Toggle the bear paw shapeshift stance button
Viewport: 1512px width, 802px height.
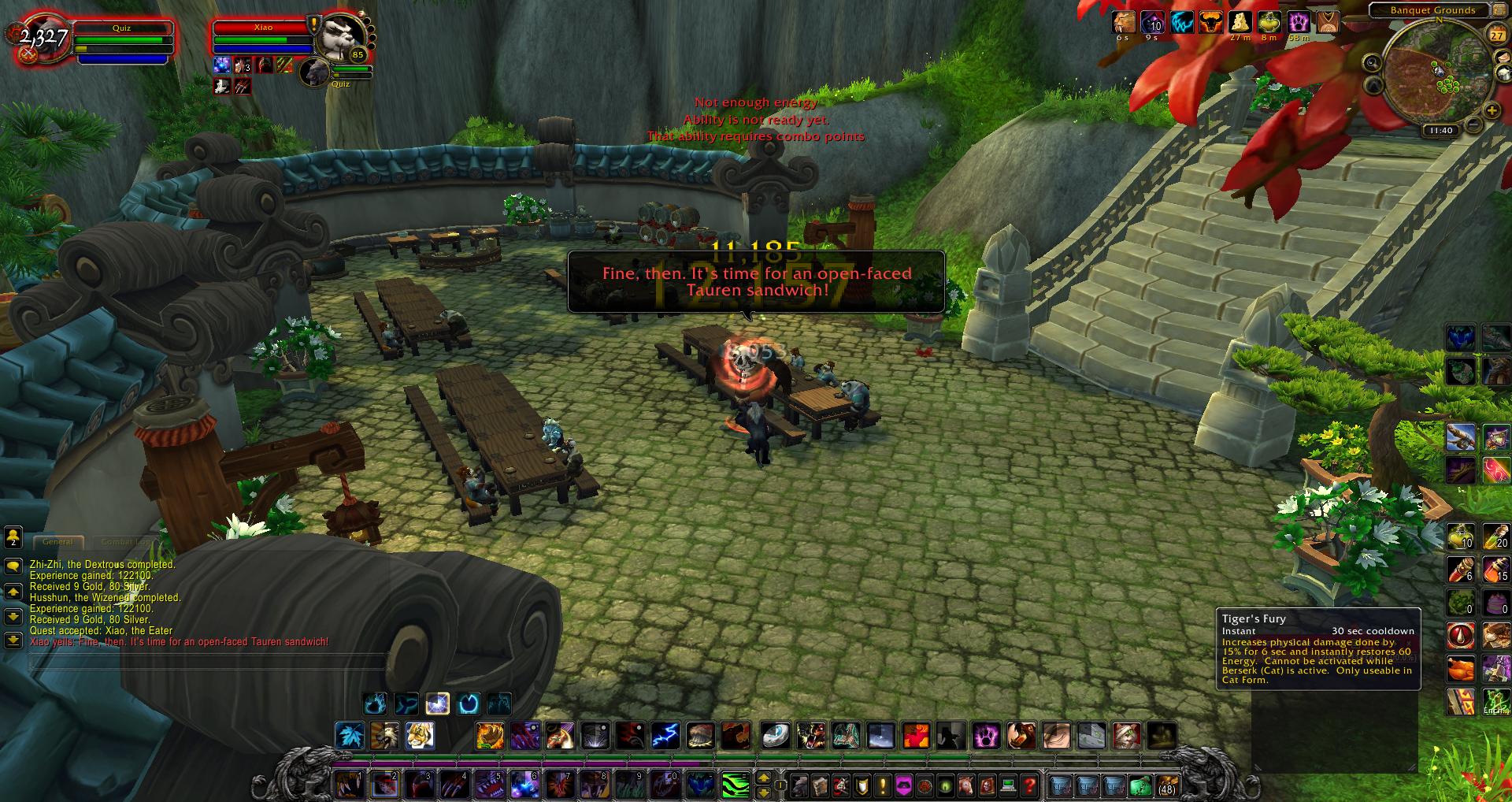tap(375, 704)
